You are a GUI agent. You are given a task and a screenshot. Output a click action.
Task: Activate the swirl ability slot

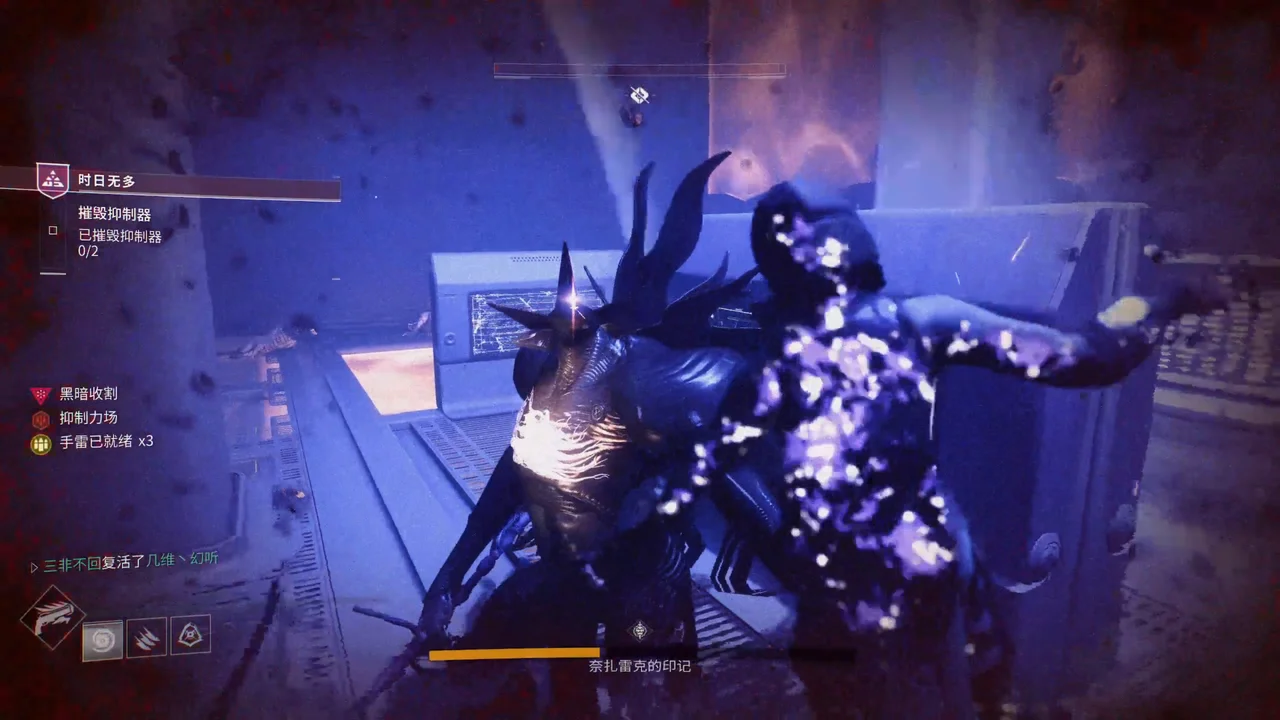point(102,640)
